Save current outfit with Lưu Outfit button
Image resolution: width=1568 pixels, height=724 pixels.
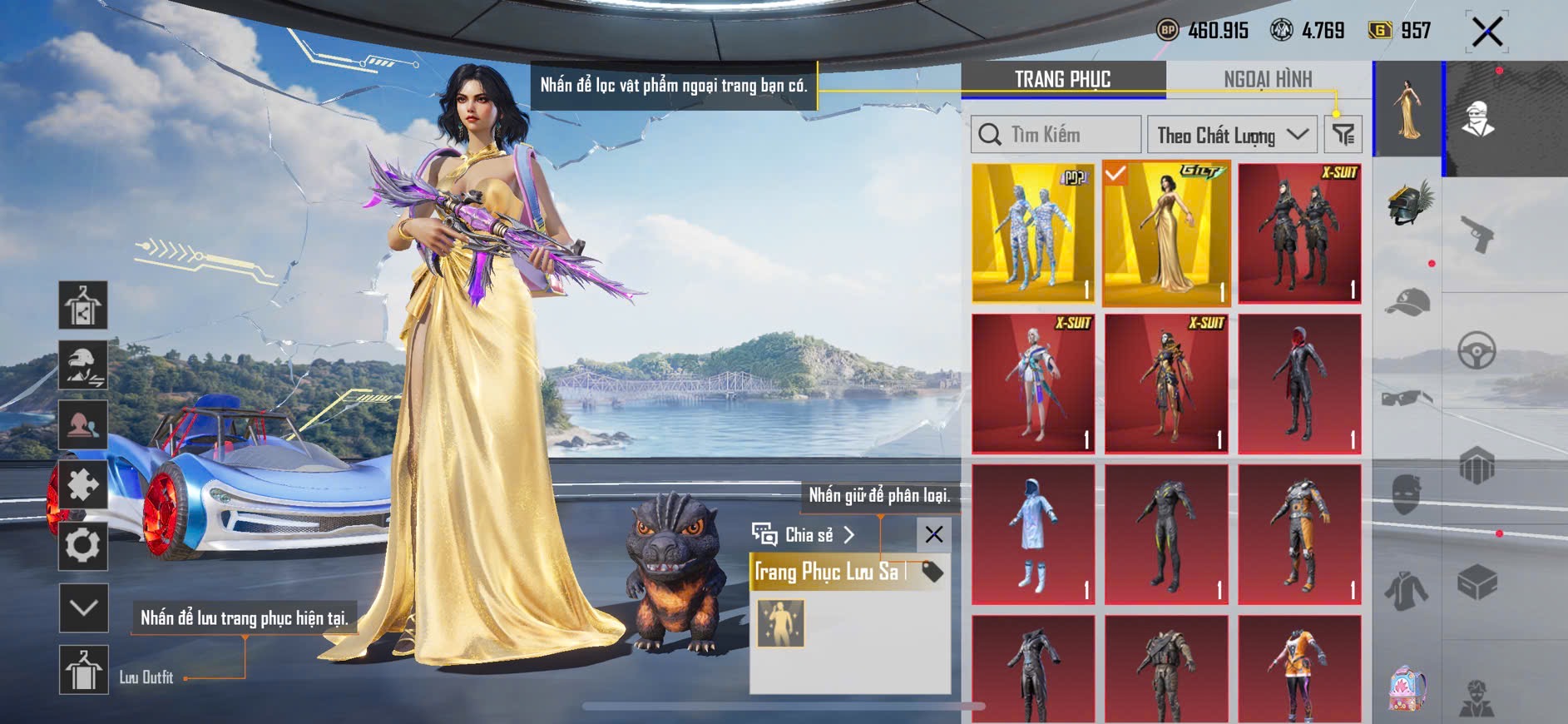pos(84,670)
